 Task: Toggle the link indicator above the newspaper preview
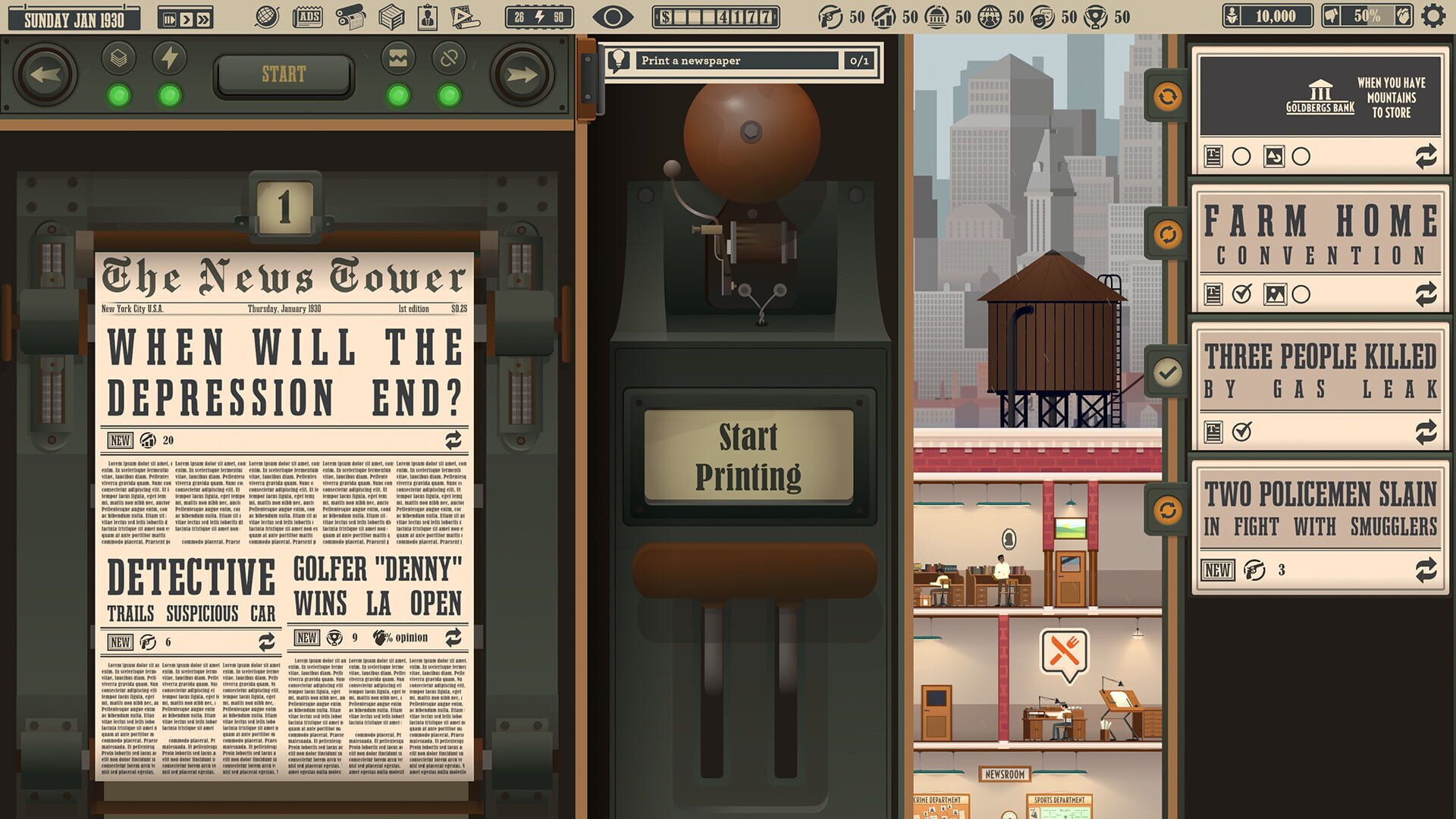pos(450,59)
